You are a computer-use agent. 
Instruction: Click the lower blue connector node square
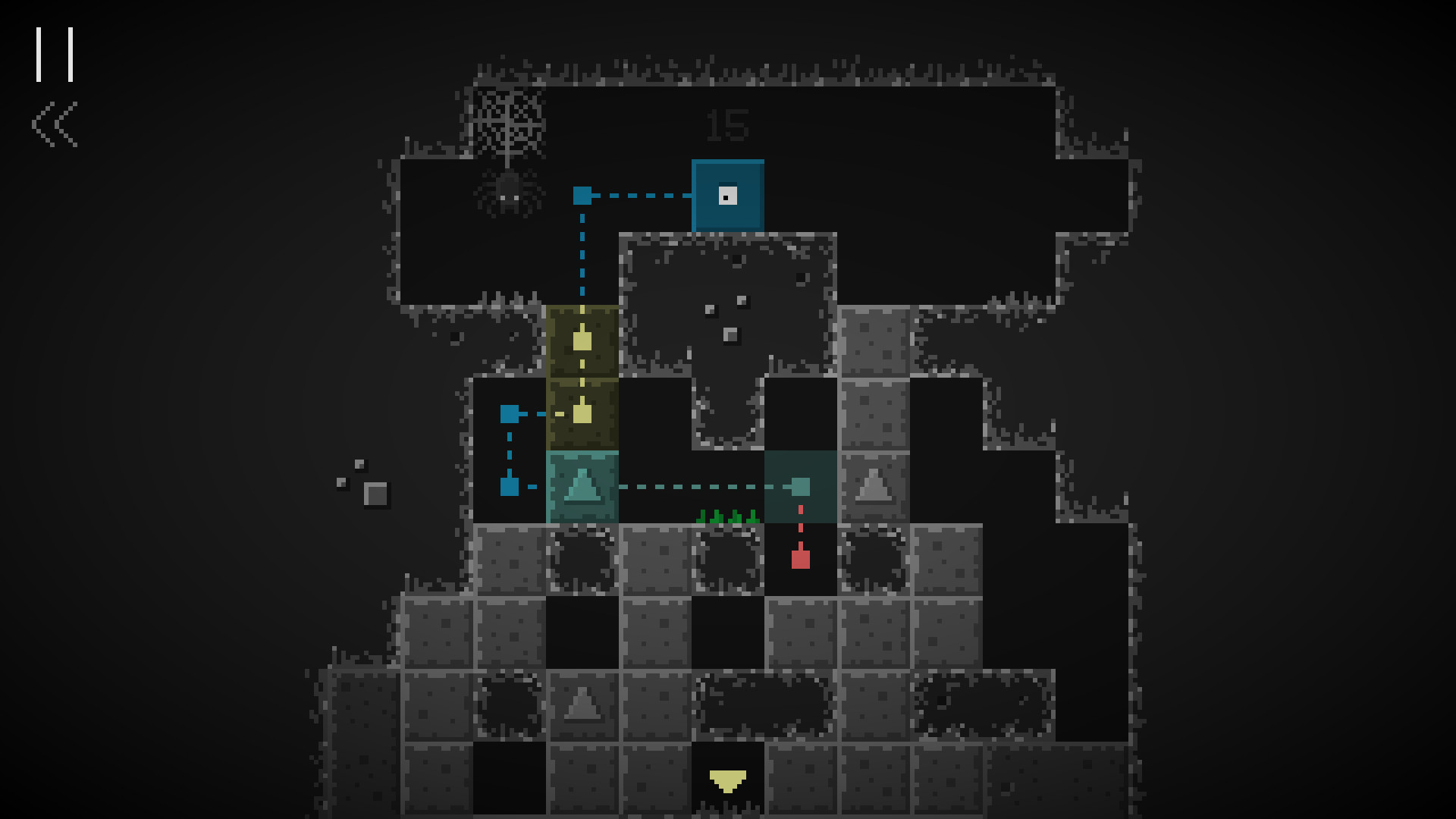click(509, 486)
